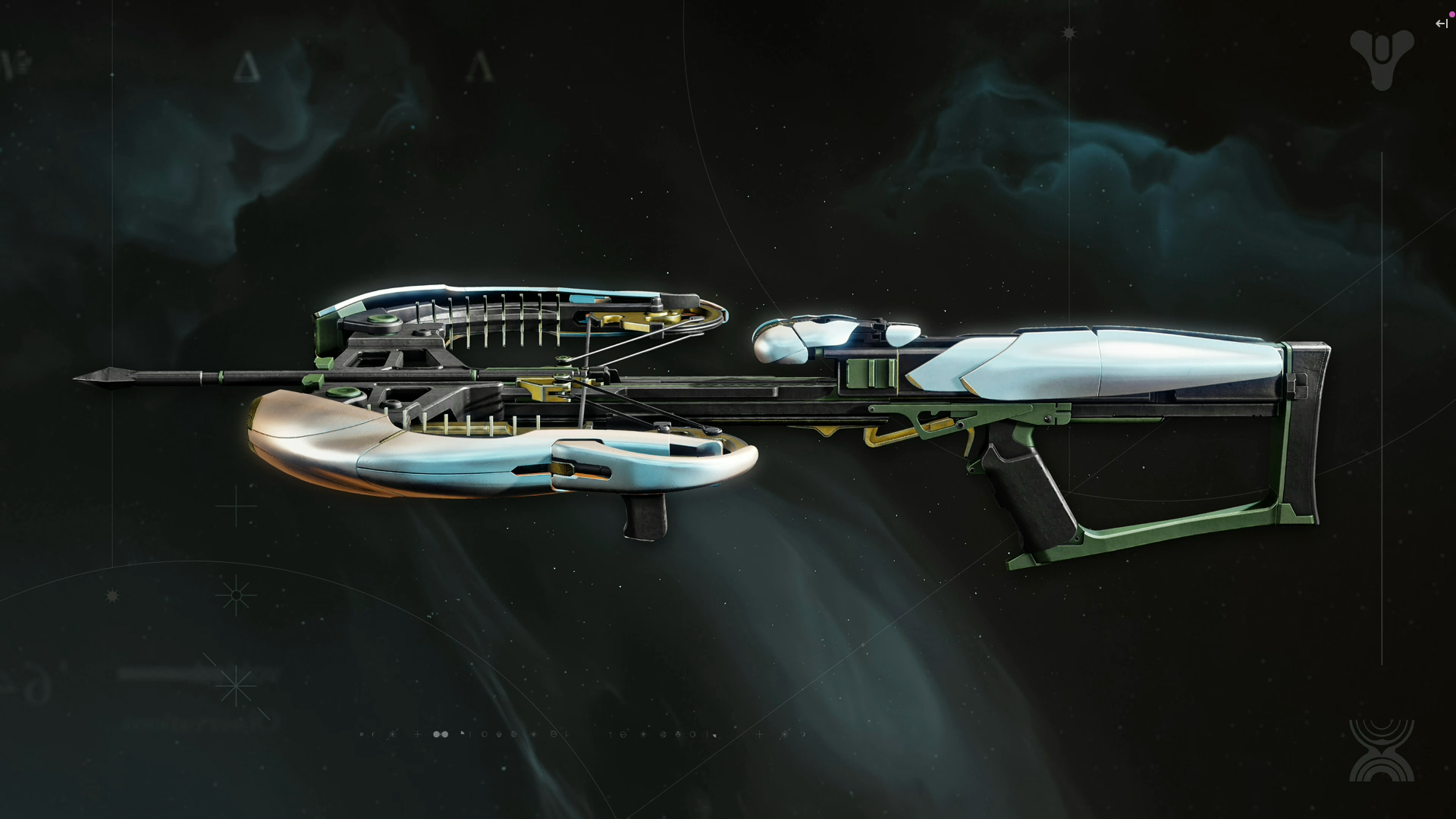Select the back-return arrow in top right corner
Image resolution: width=1456 pixels, height=819 pixels.
point(1440,24)
